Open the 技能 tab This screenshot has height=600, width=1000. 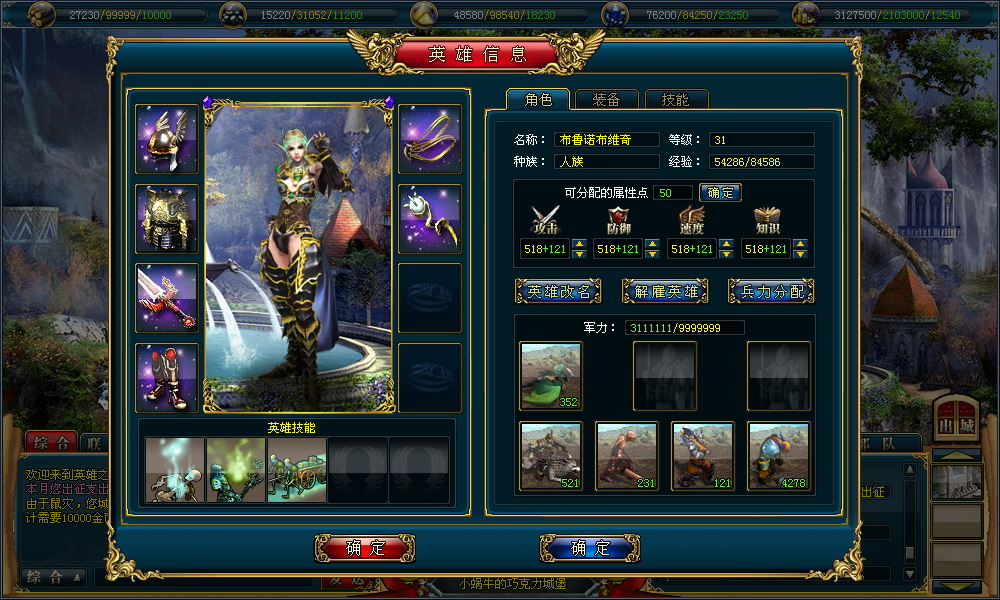(675, 100)
